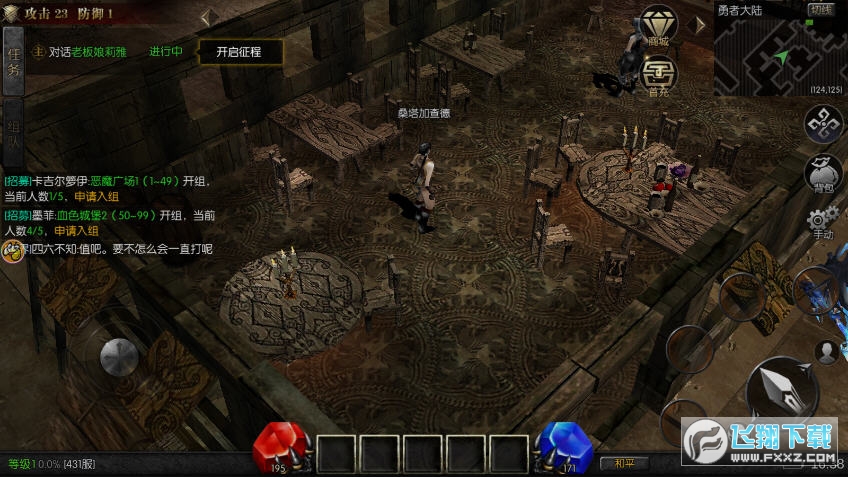Screen dimensions: 848x477
Task: Click the 和平 peace mode button
Action: pos(624,463)
